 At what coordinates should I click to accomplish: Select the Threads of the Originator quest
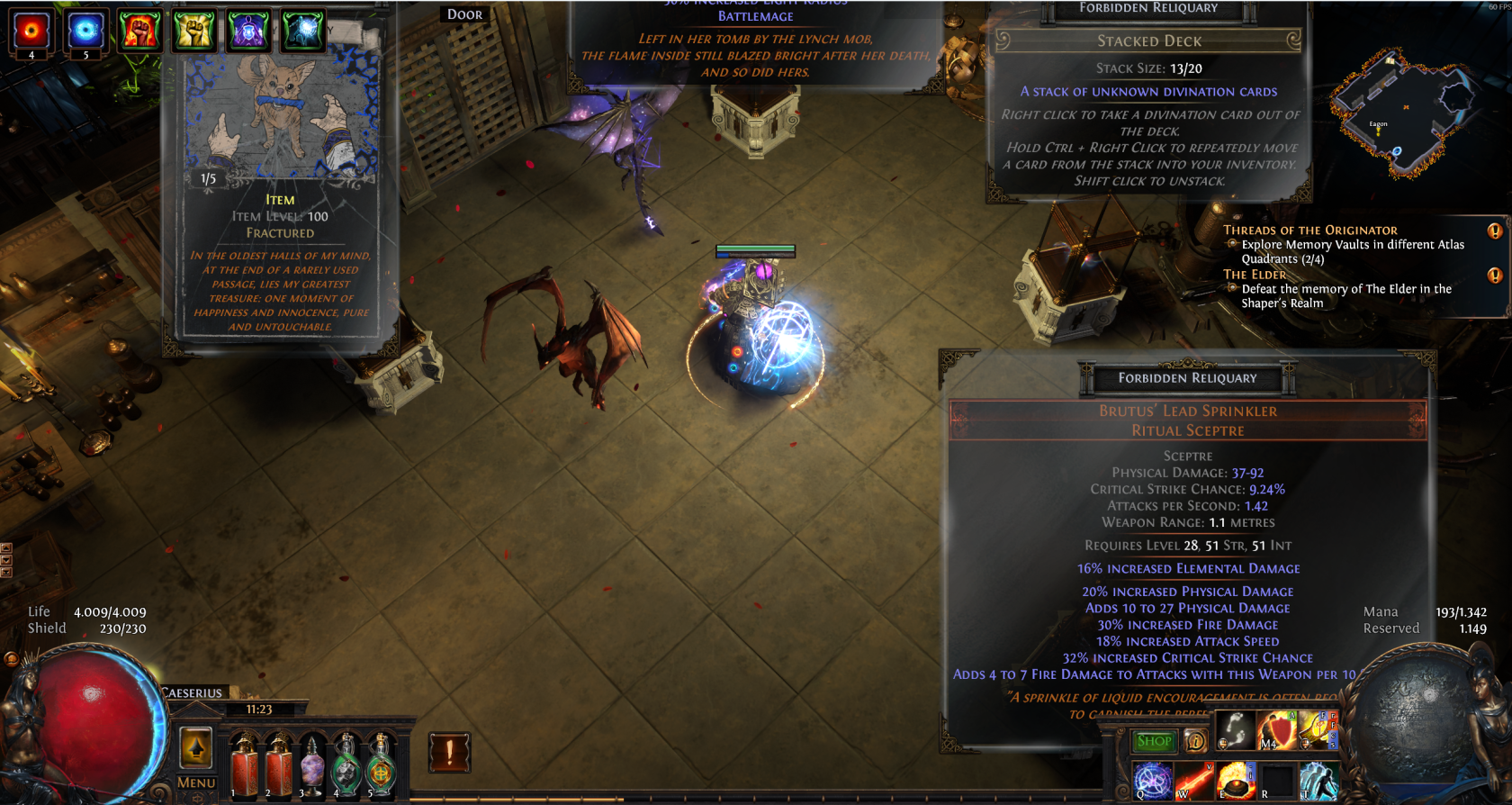click(x=1309, y=231)
